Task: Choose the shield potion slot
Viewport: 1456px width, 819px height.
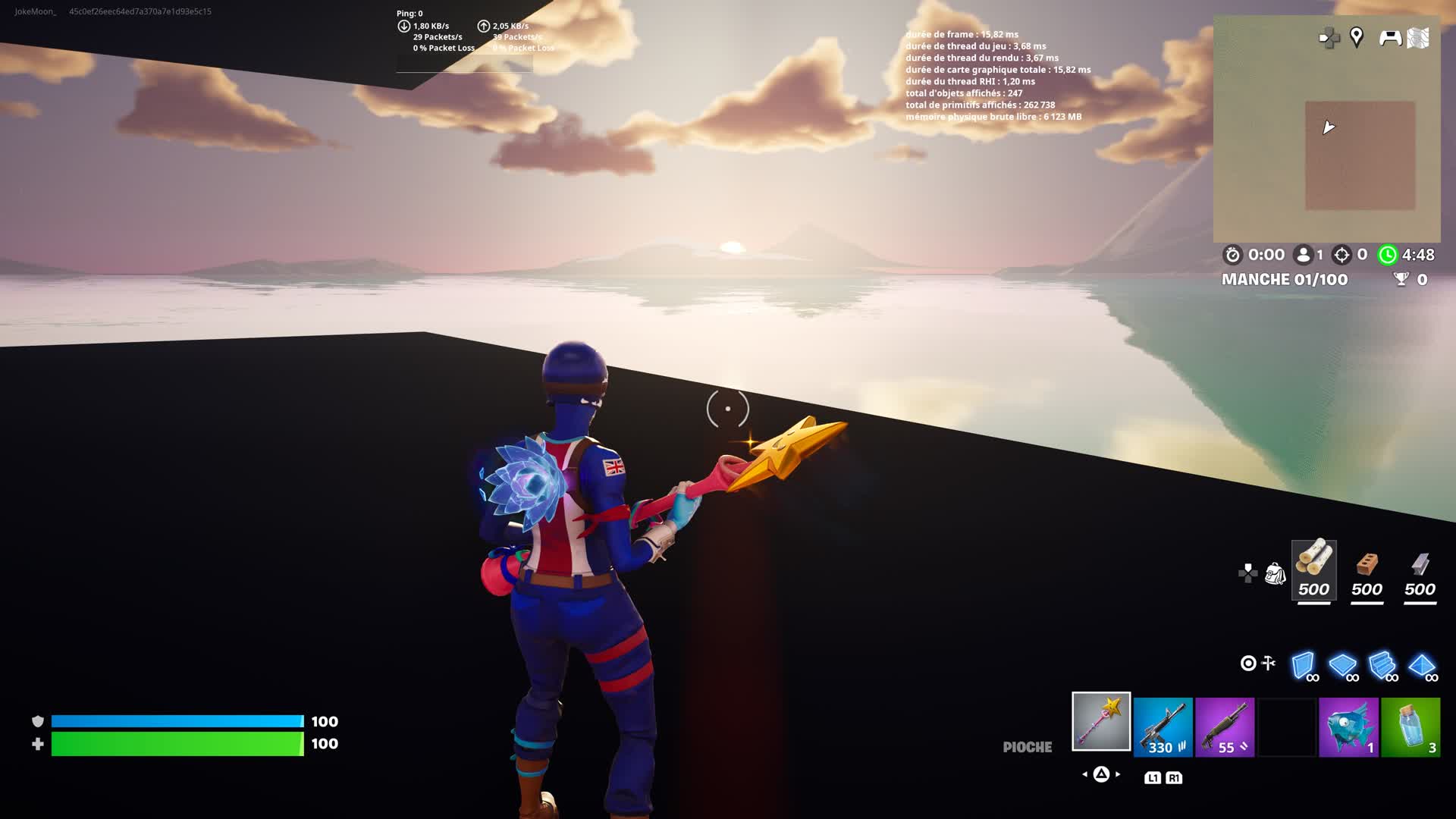Action: [1410, 727]
